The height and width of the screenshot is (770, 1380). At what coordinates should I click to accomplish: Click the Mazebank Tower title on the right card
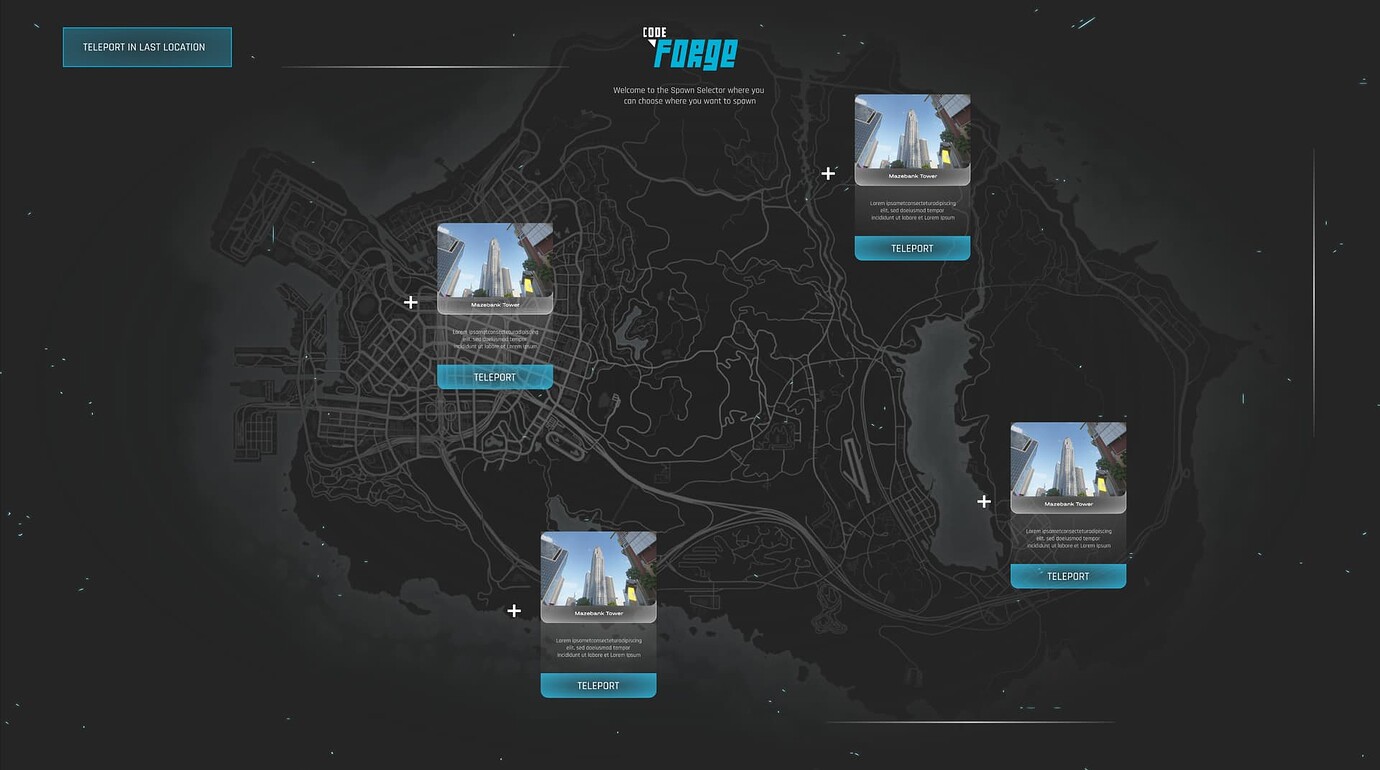tap(1068, 504)
